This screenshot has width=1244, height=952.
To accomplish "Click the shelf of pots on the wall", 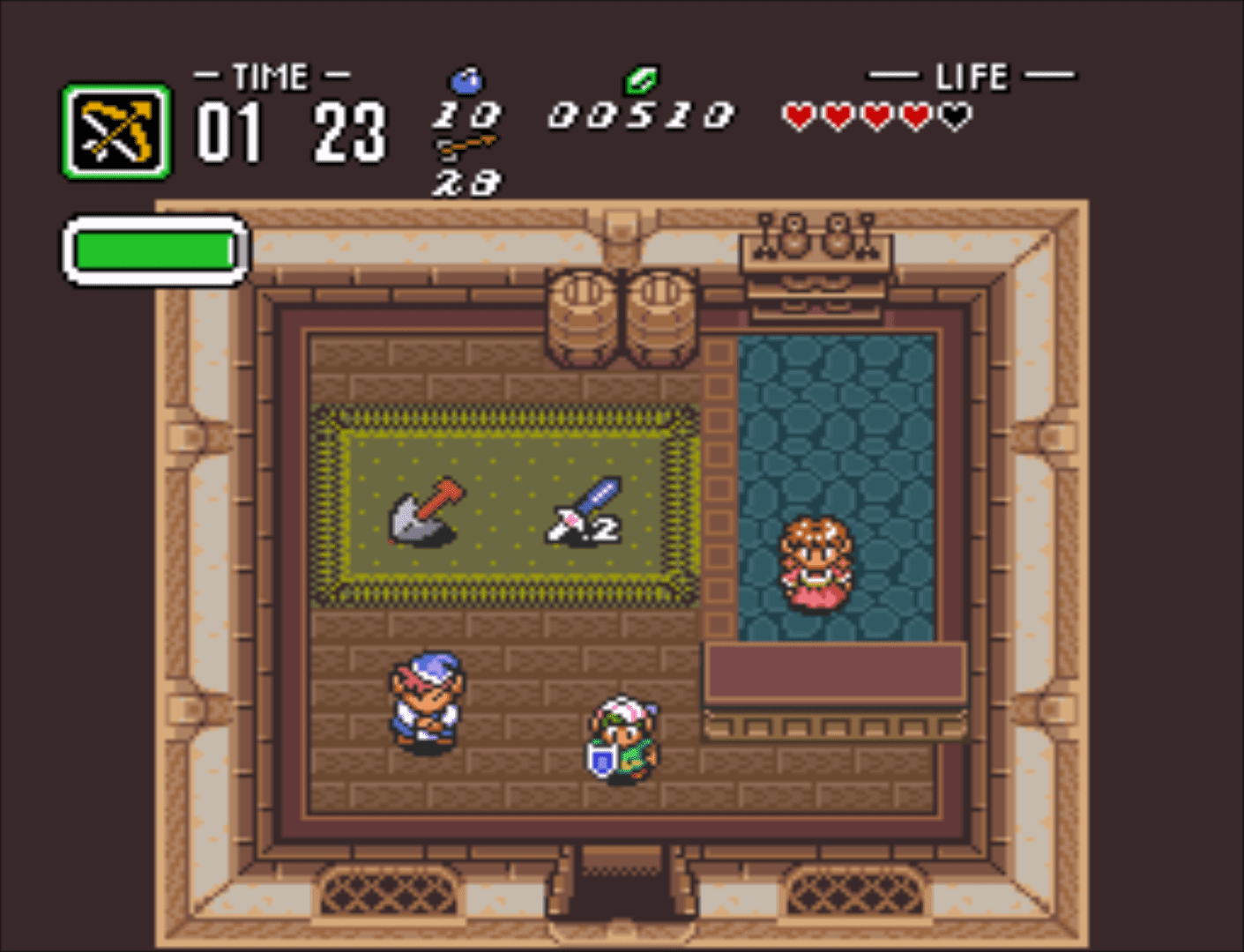I will pos(816,242).
